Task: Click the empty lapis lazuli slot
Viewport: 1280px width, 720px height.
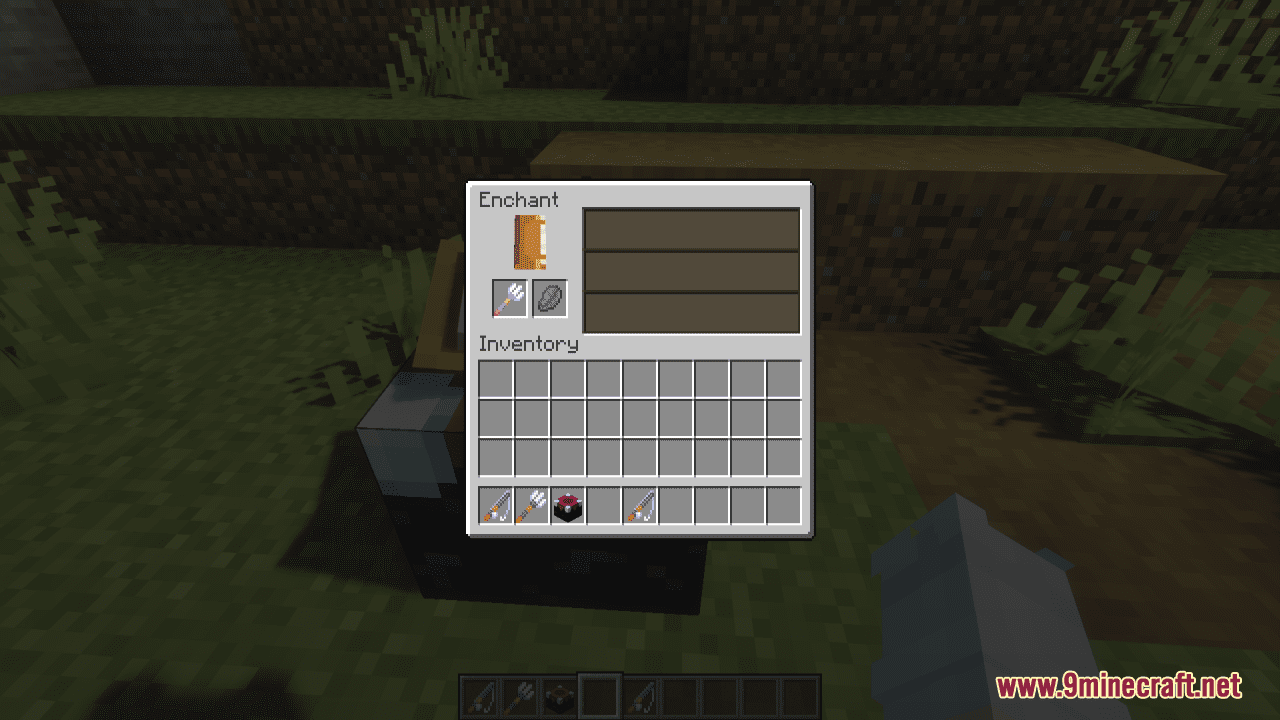Action: pos(549,298)
